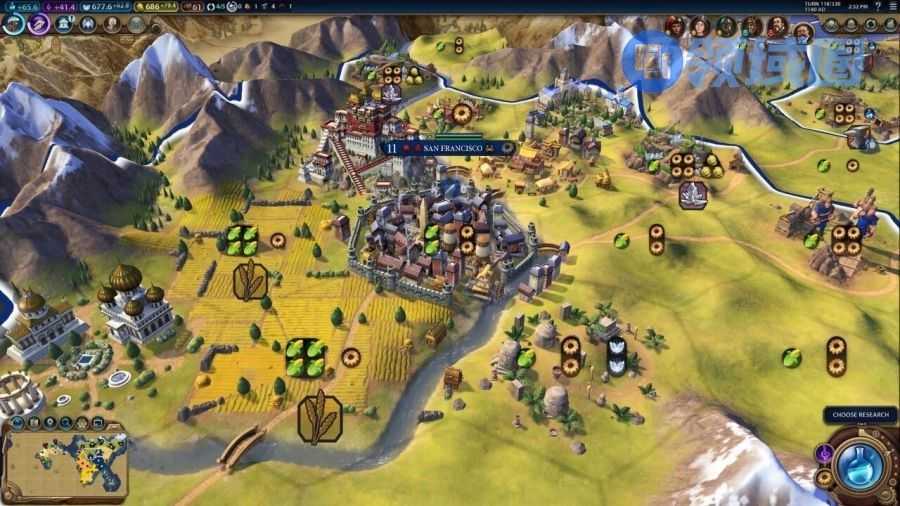Click the Choose Research notification label
Image resolution: width=900 pixels, height=506 pixels.
pos(859,415)
